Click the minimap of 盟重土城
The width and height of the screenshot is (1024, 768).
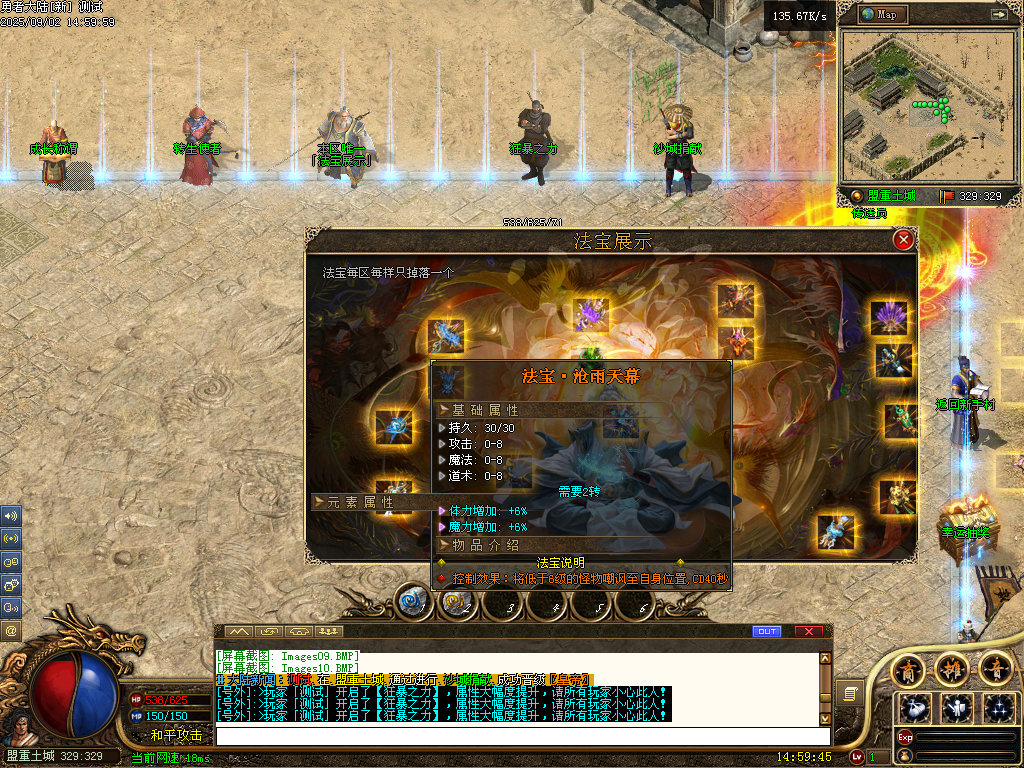click(921, 106)
